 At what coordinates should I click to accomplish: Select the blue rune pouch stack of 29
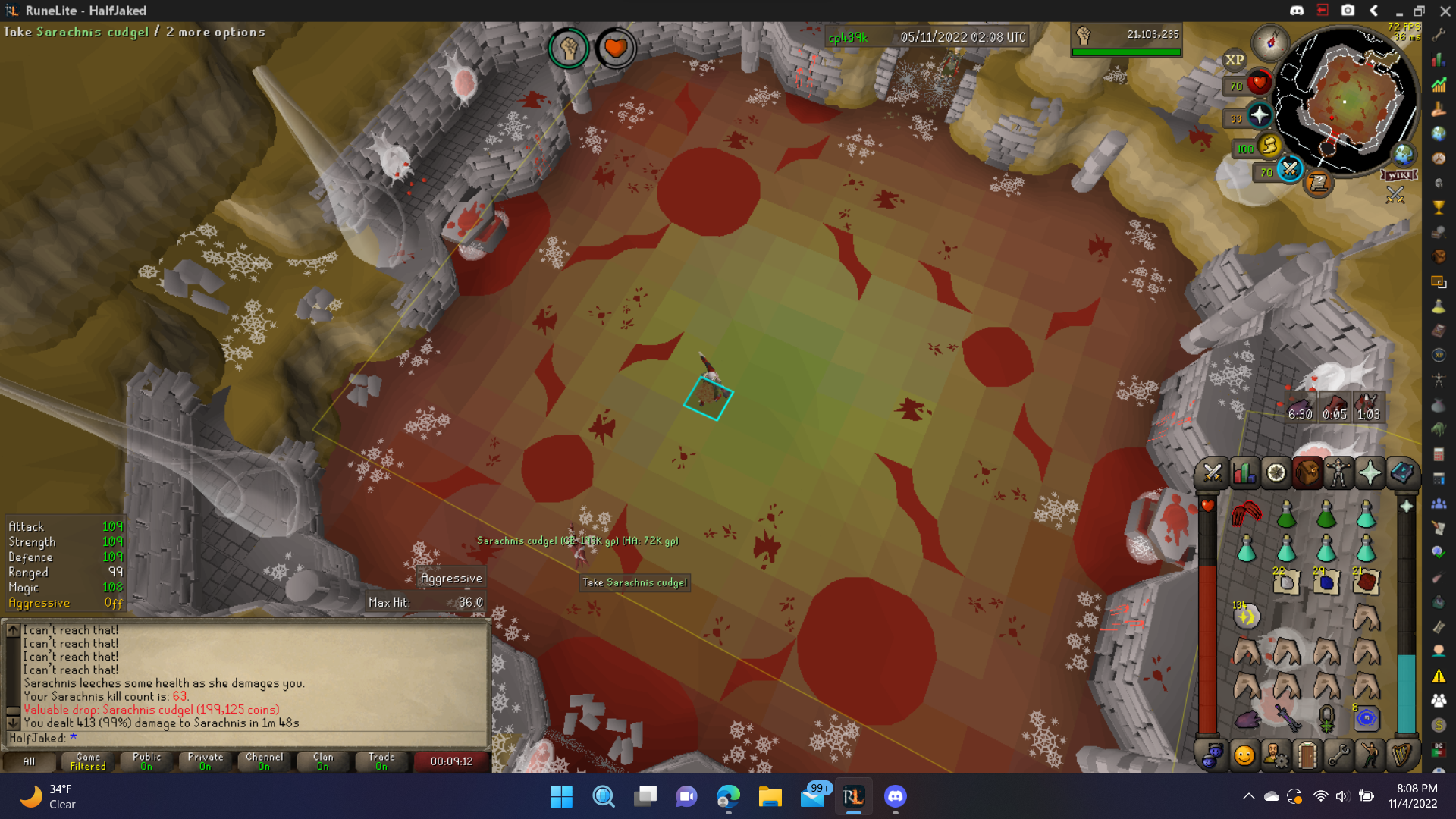coord(1326,582)
